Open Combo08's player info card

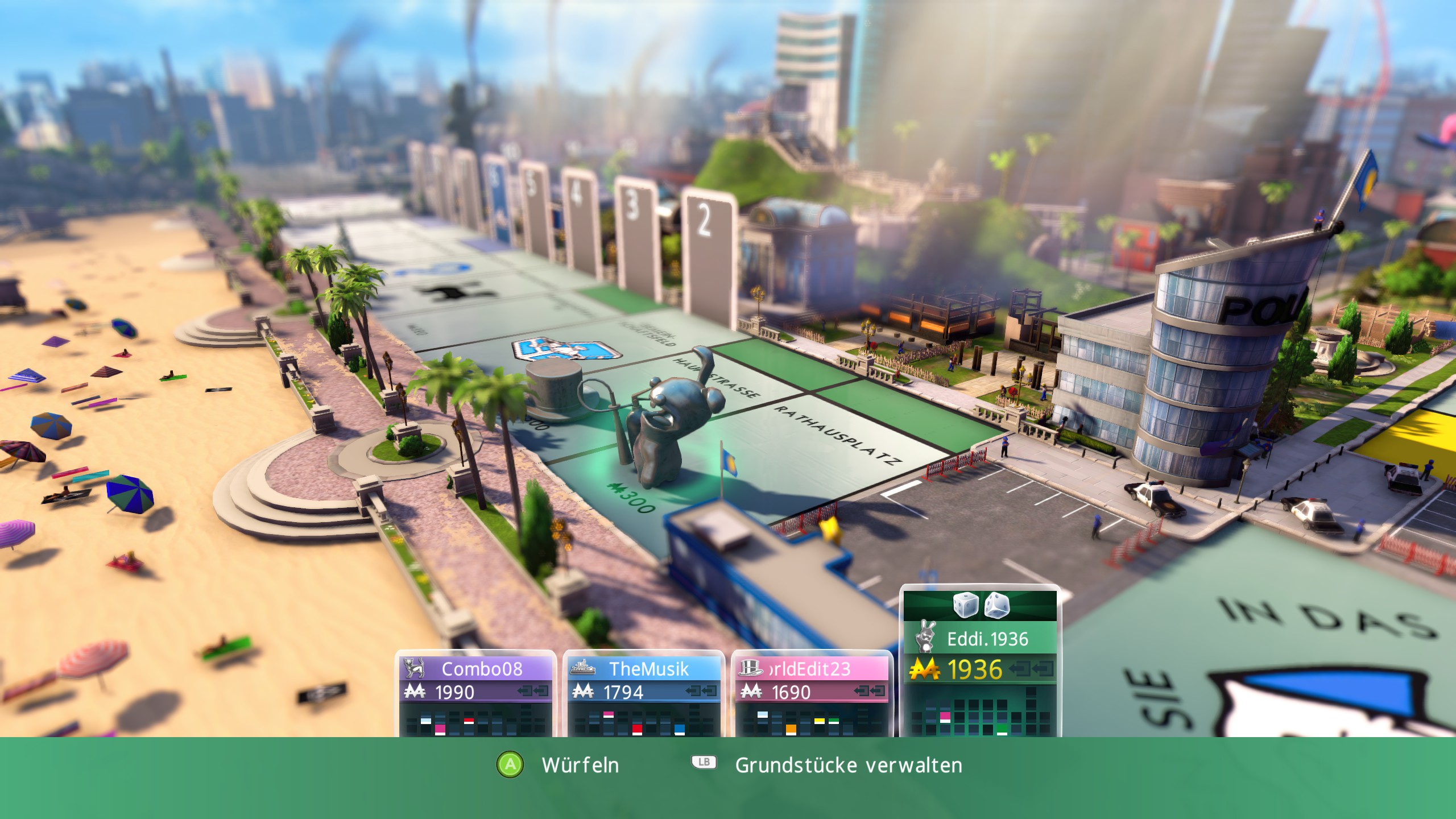point(483,667)
